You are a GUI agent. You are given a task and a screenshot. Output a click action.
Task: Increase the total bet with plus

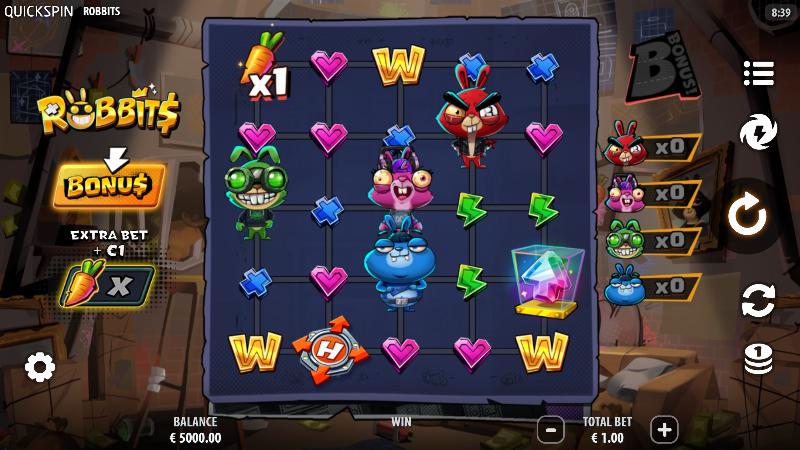[x=664, y=430]
